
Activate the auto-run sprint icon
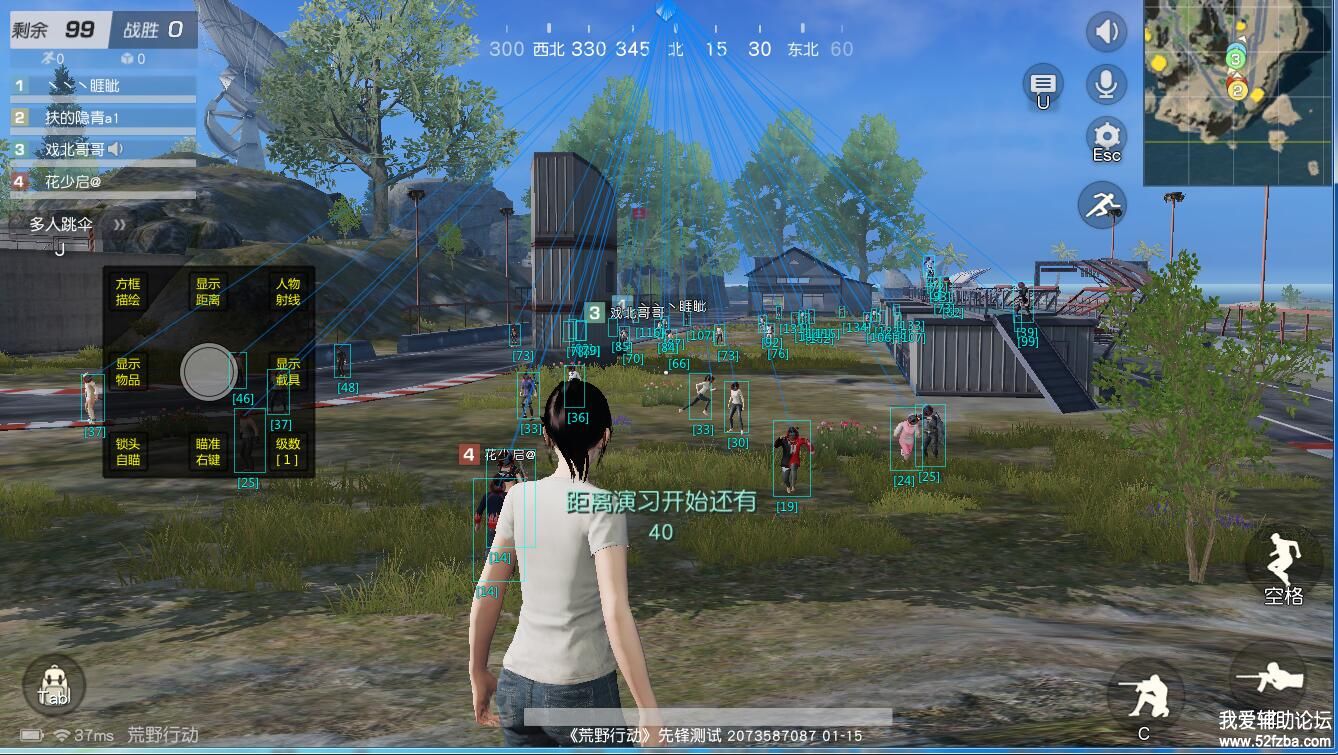(x=1102, y=205)
